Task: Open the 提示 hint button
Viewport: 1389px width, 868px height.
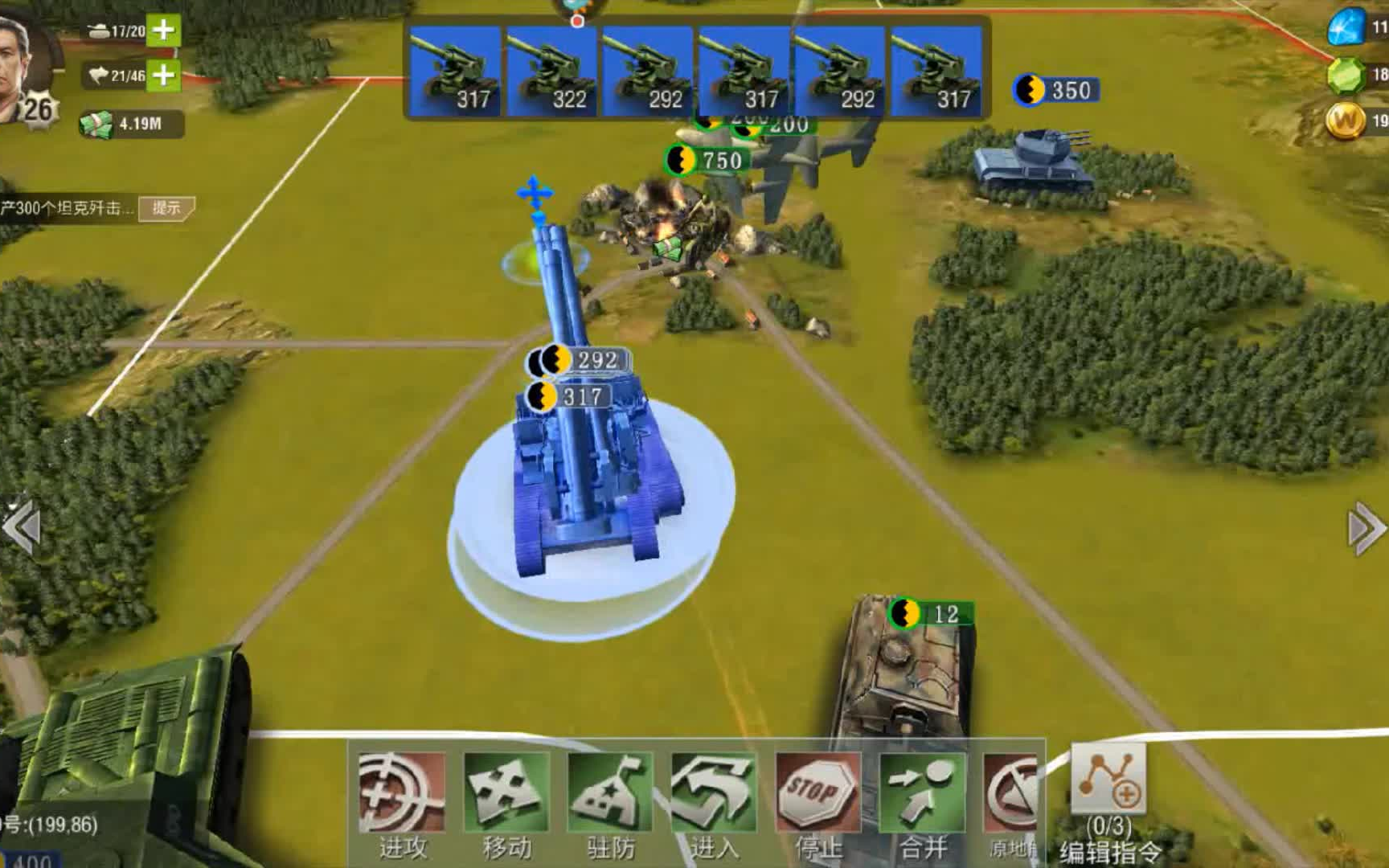Action: 166,208
